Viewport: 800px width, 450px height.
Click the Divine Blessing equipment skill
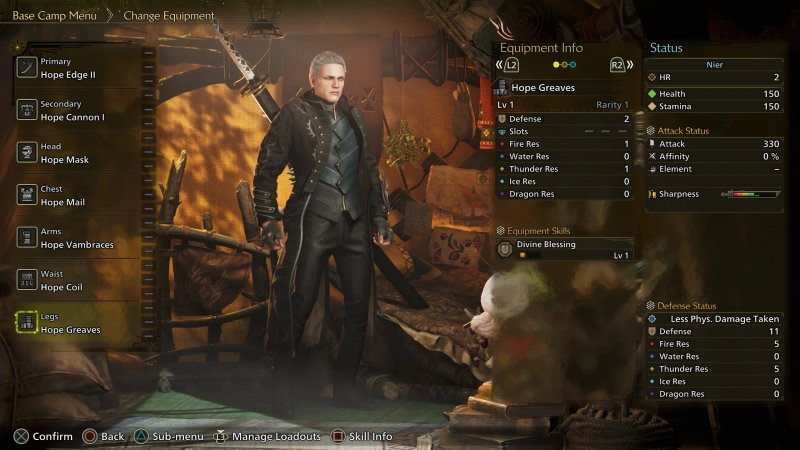[x=565, y=249]
